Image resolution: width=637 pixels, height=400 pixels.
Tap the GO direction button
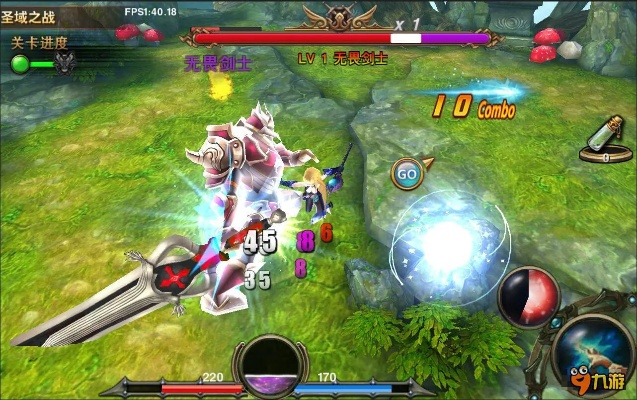(x=407, y=172)
